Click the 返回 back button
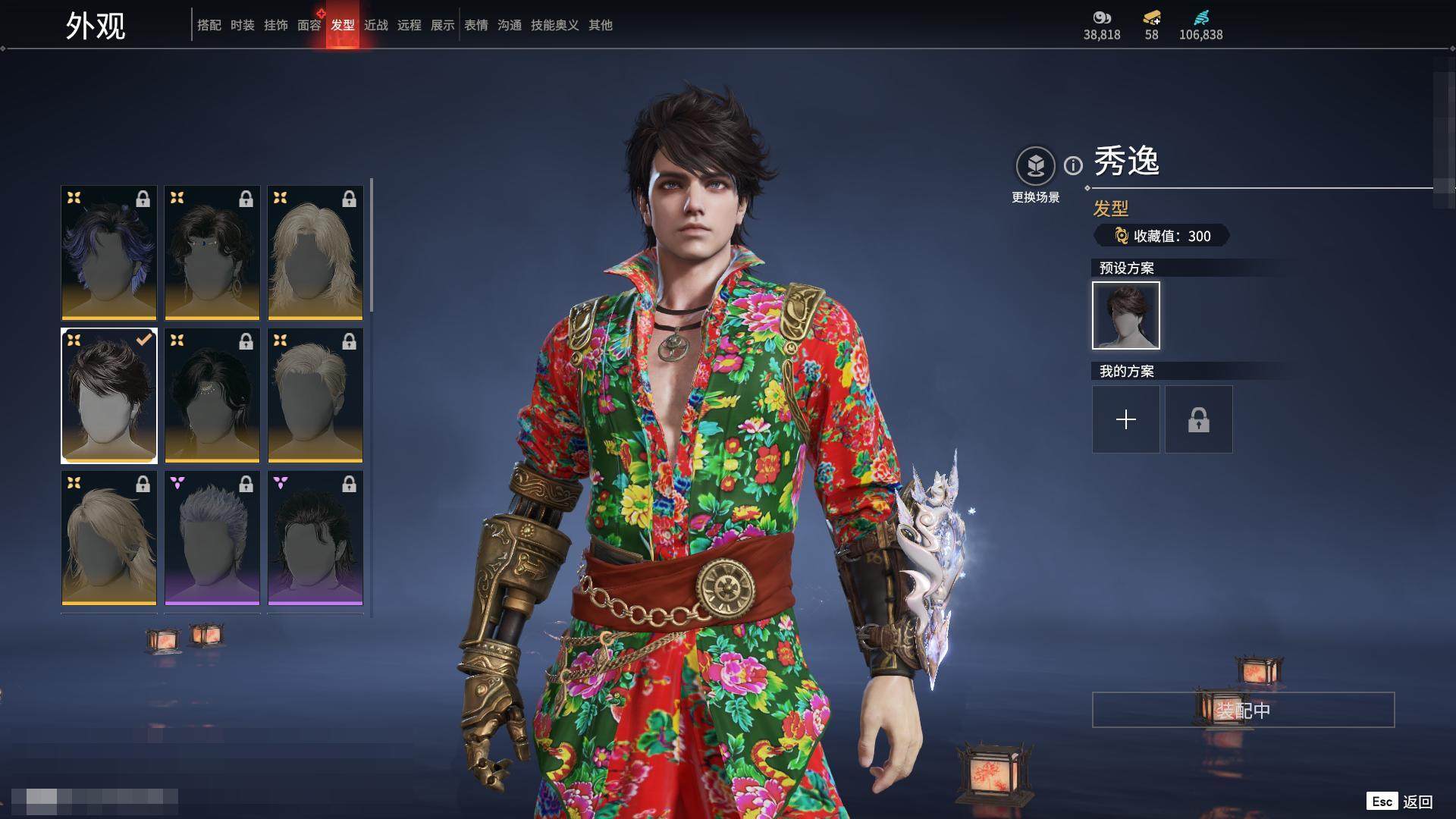This screenshot has height=819, width=1456. [1417, 802]
